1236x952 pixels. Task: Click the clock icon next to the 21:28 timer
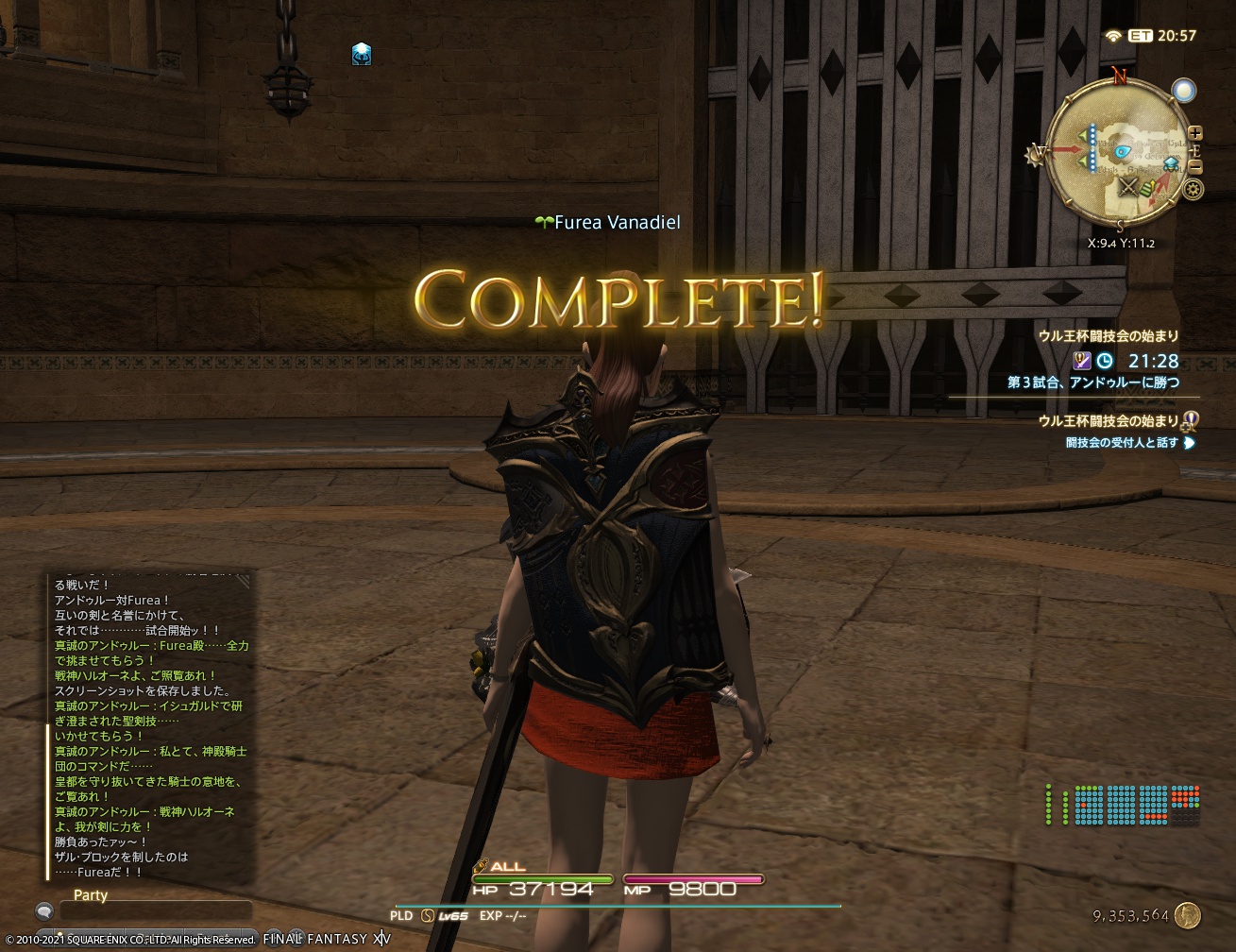(1105, 360)
